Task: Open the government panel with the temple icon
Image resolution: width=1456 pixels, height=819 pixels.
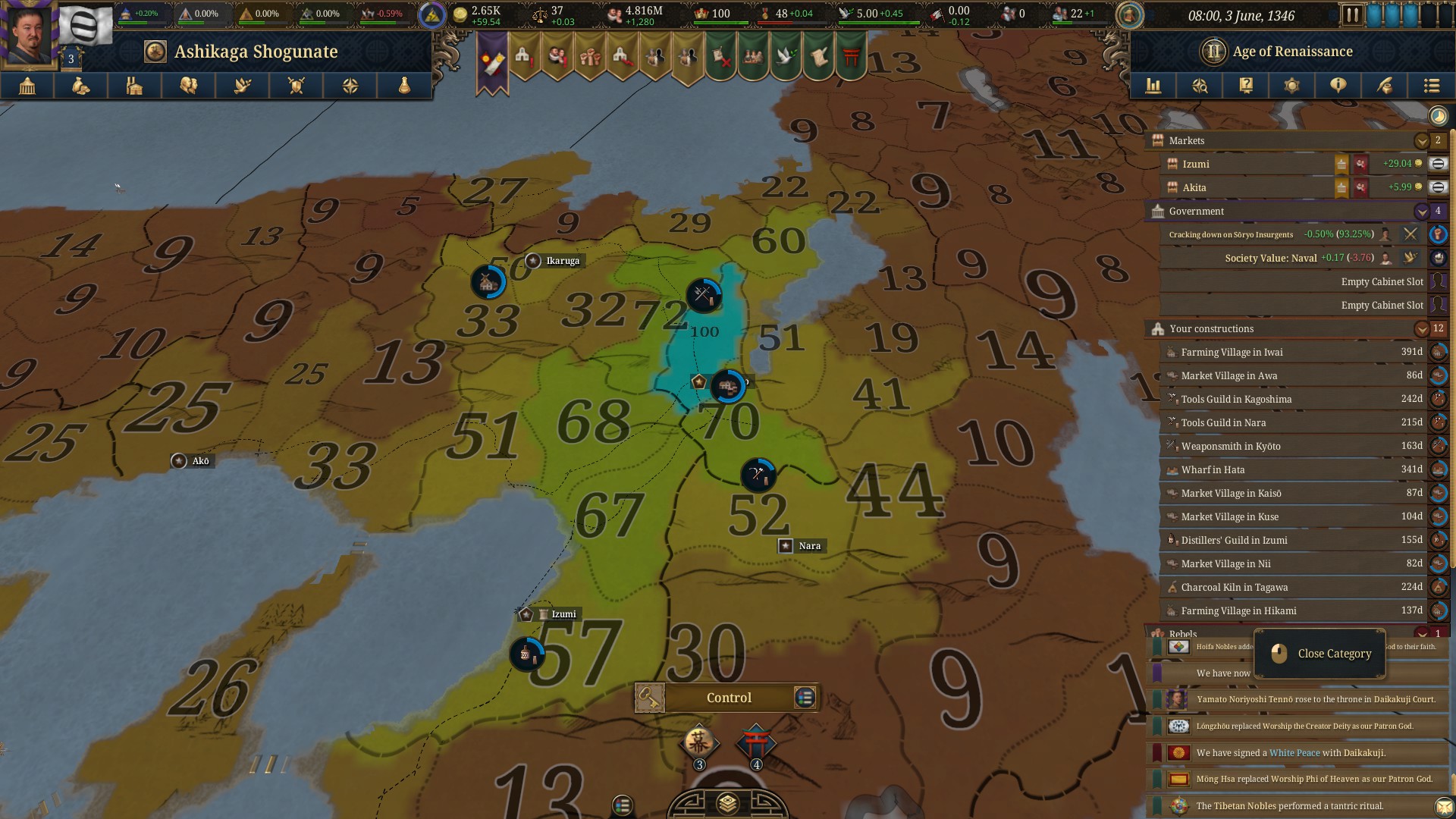Action: coord(27,86)
